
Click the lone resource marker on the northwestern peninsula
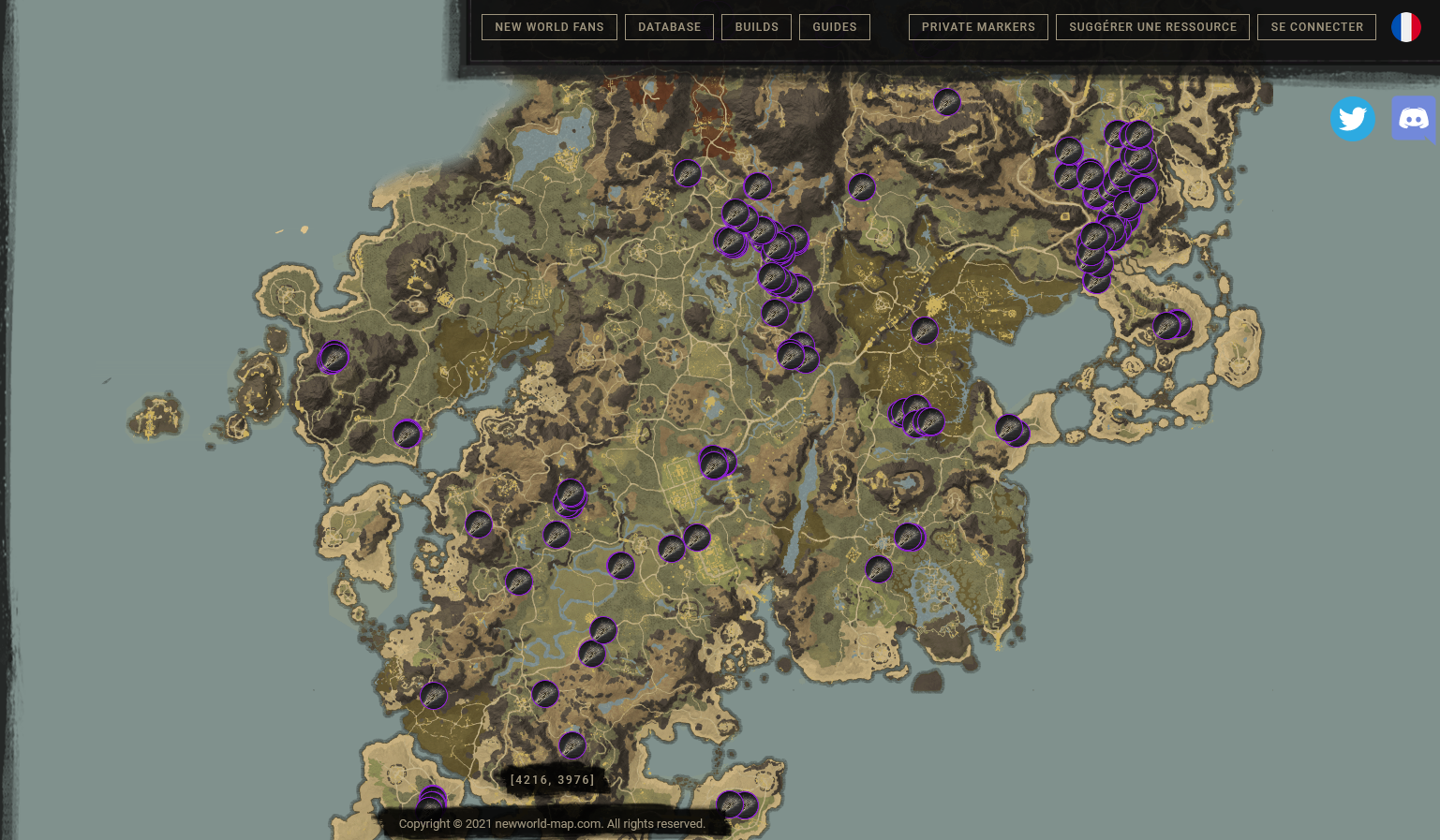click(x=407, y=434)
